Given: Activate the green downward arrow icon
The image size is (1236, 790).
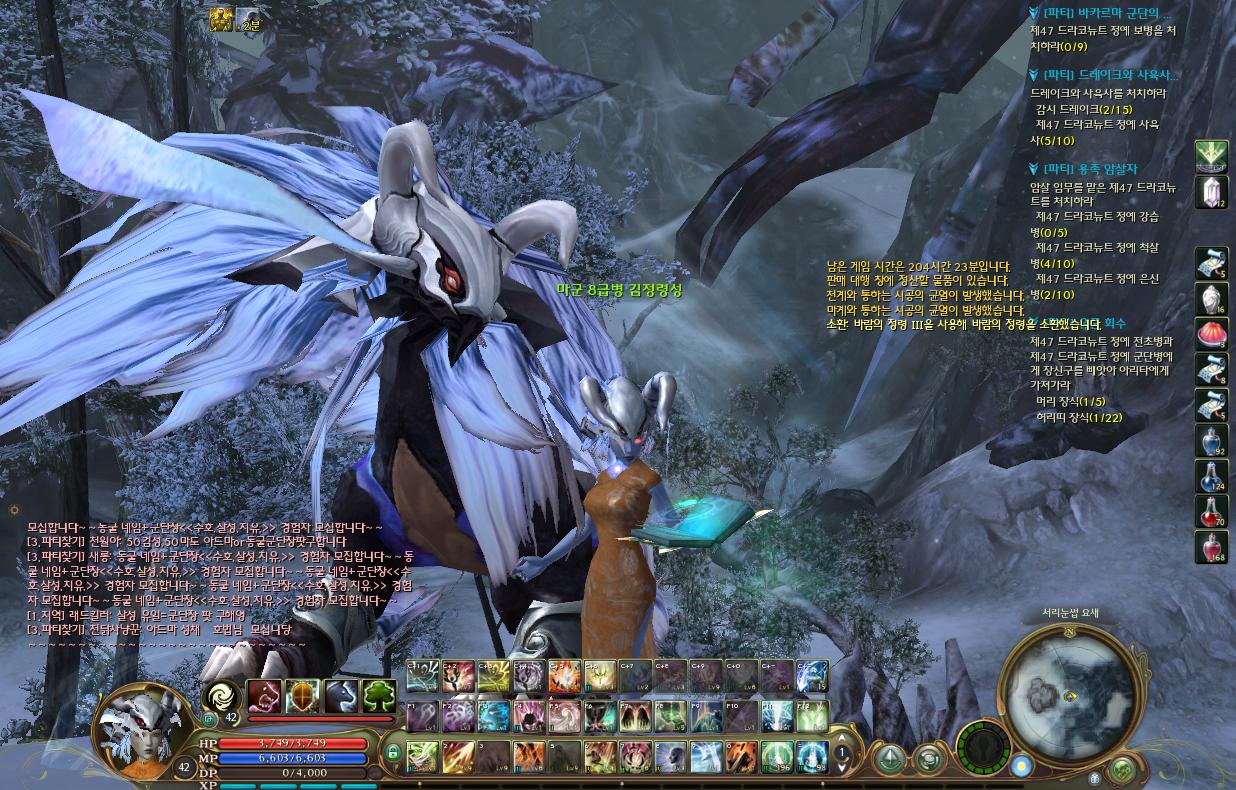Looking at the screenshot, I should 1211,156.
